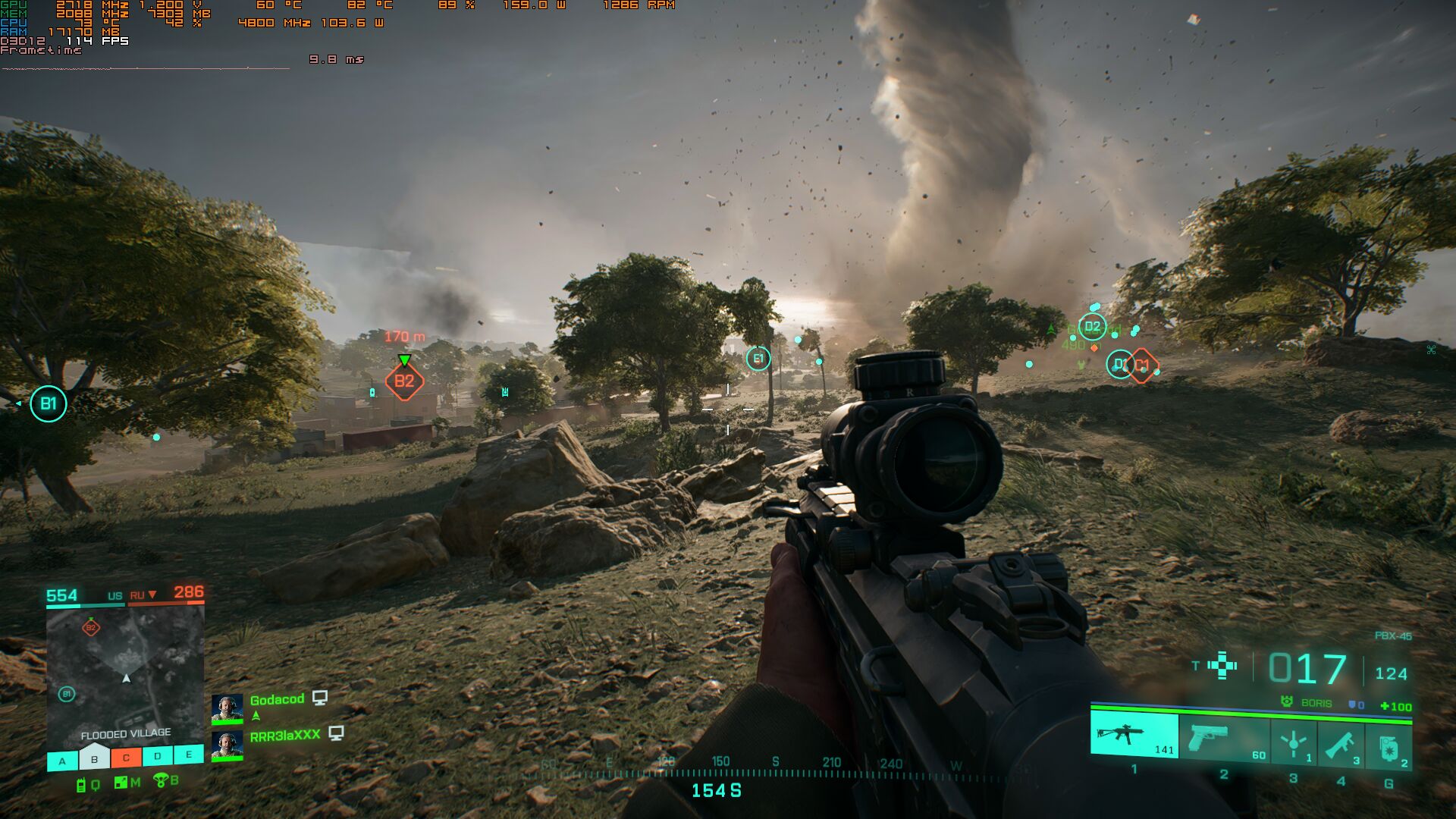Select objective B in the sector bar
This screenshot has width=1456, height=819.
[94, 759]
